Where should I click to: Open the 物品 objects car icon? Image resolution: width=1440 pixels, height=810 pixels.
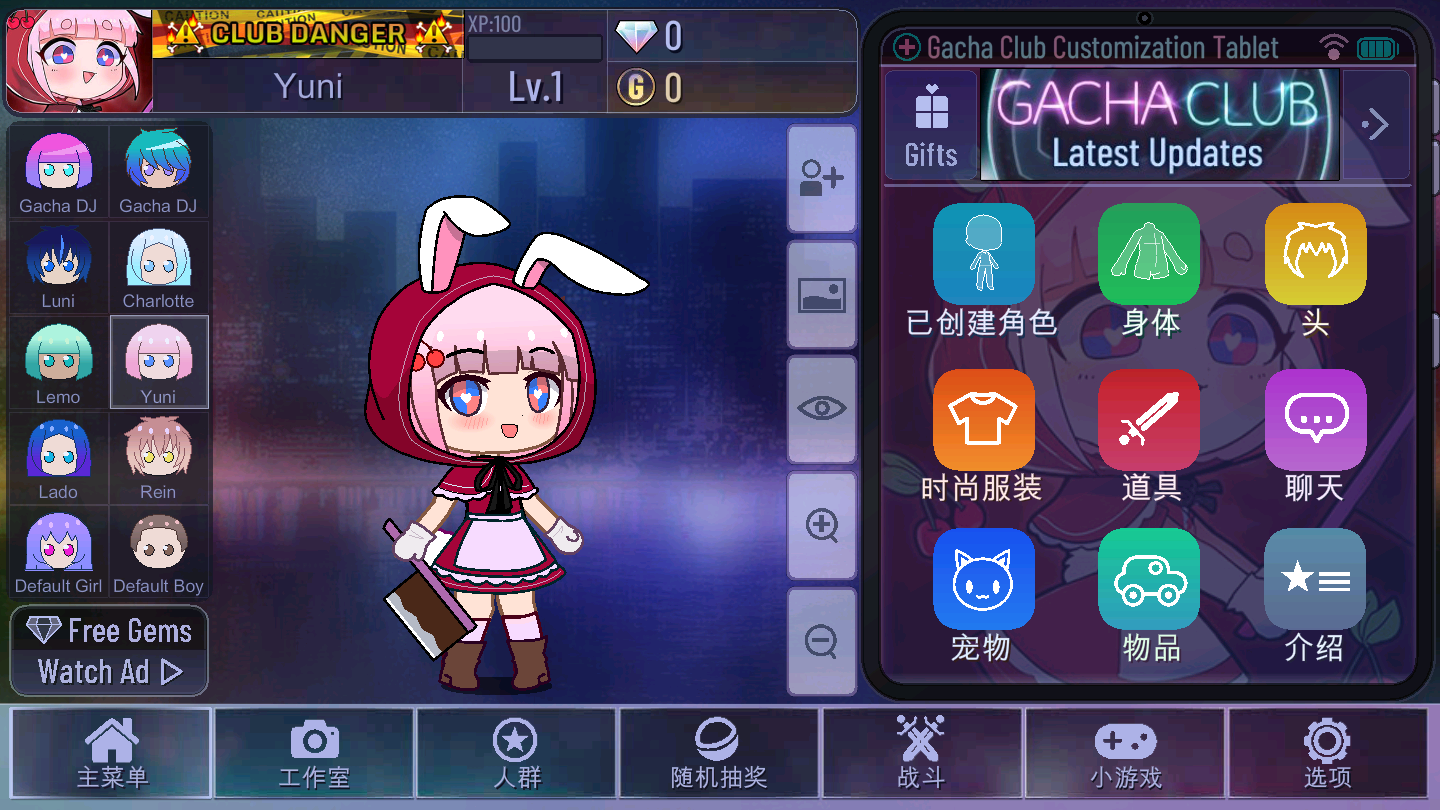coord(1148,578)
